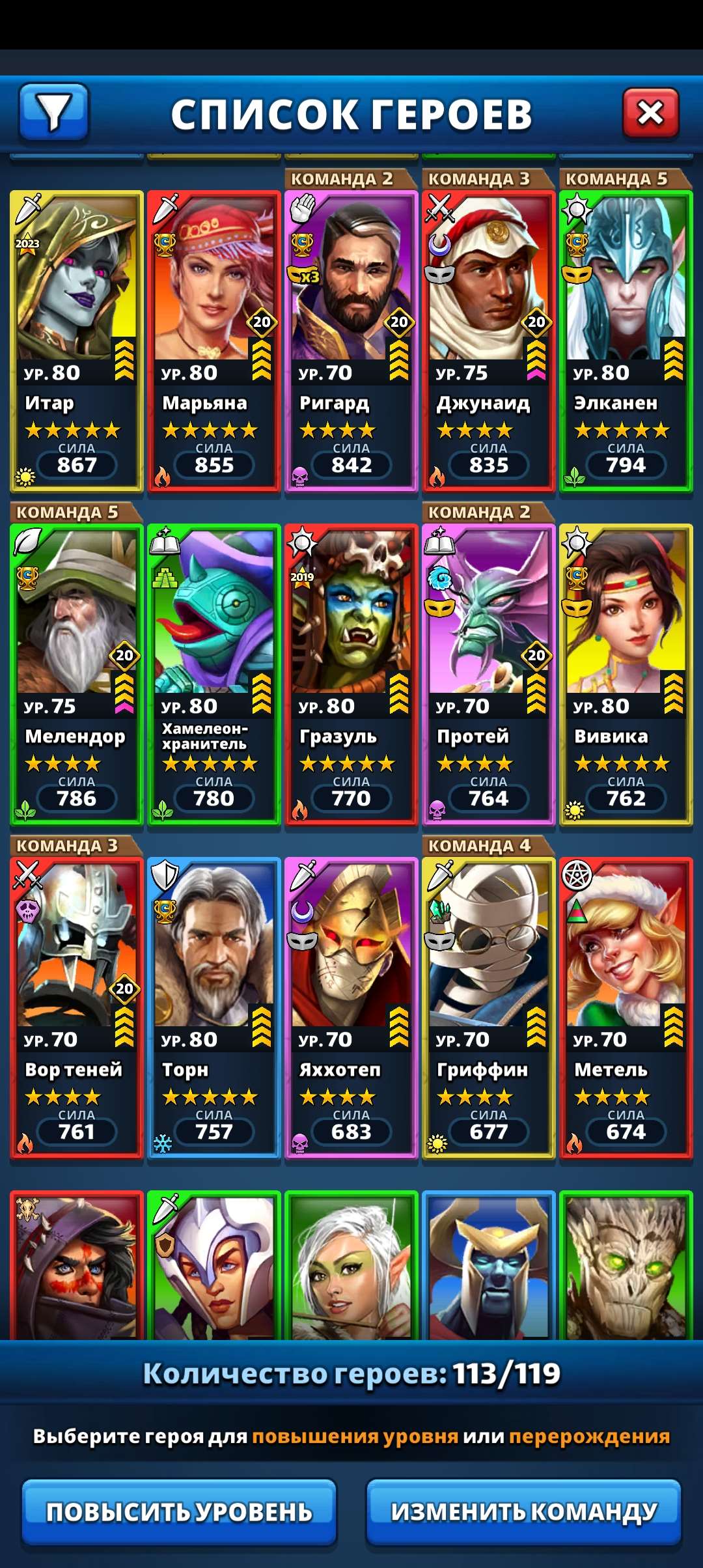Choose the Хамелеон-хранитель hero card
This screenshot has height=1568, width=703.
(x=214, y=674)
